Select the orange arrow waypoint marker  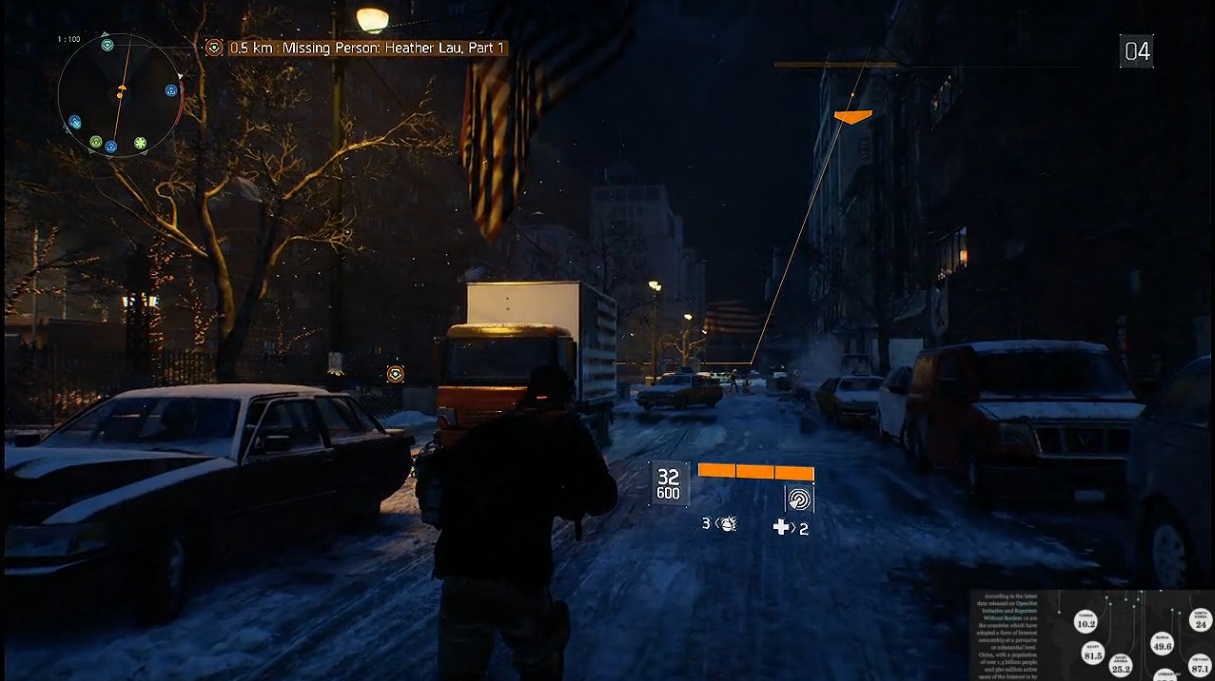point(852,117)
